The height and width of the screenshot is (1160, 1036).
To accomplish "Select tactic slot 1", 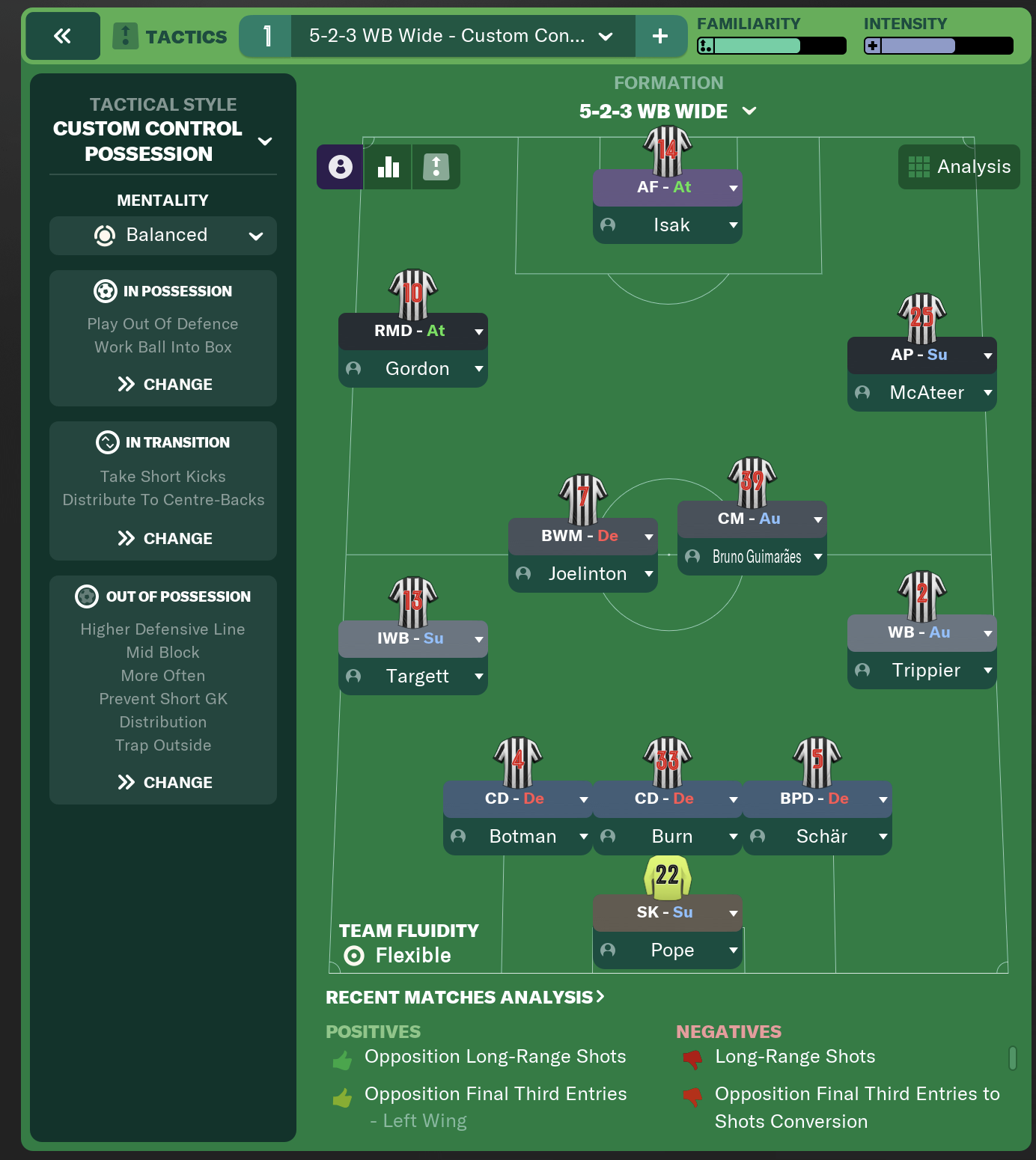I will (266, 35).
